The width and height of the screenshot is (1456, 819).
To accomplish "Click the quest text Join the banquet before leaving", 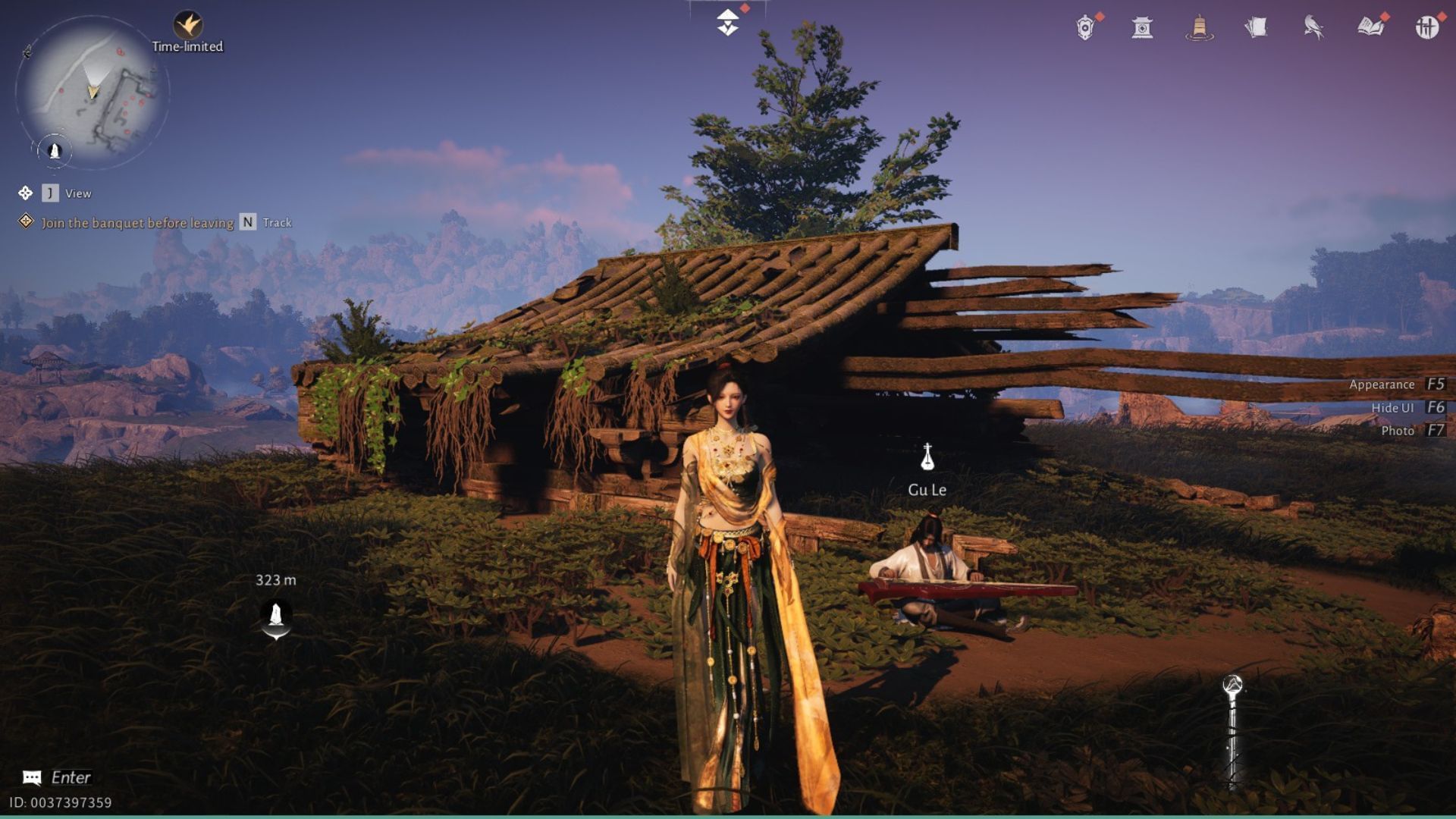I will tap(136, 223).
